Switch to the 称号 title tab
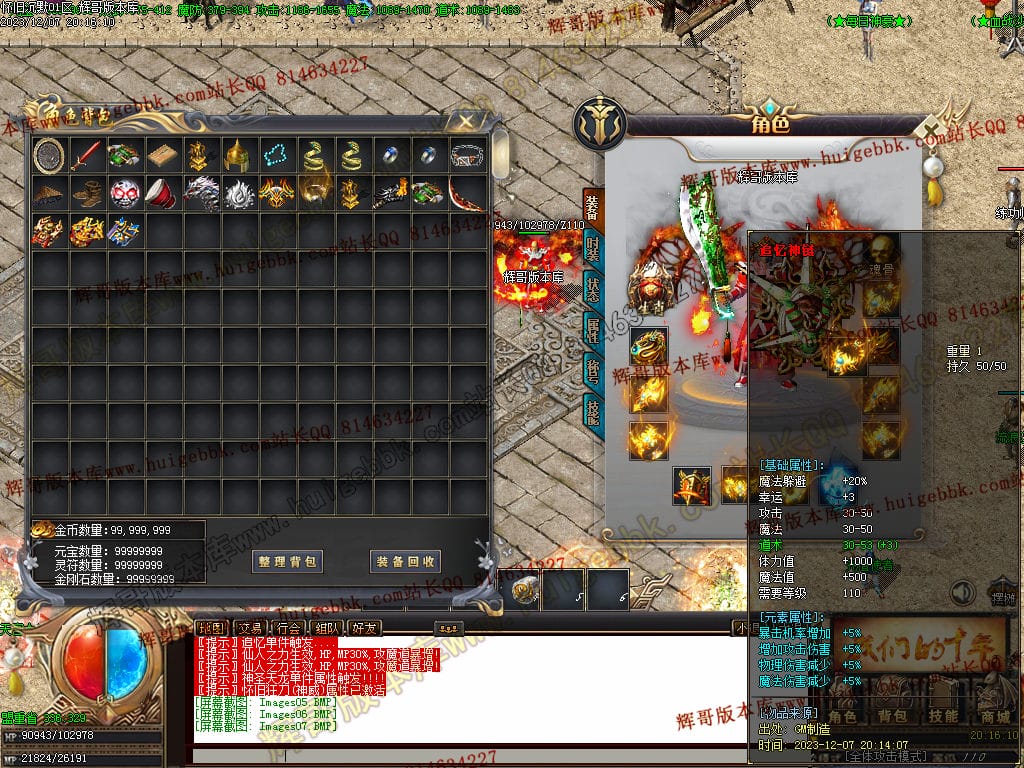 [593, 372]
